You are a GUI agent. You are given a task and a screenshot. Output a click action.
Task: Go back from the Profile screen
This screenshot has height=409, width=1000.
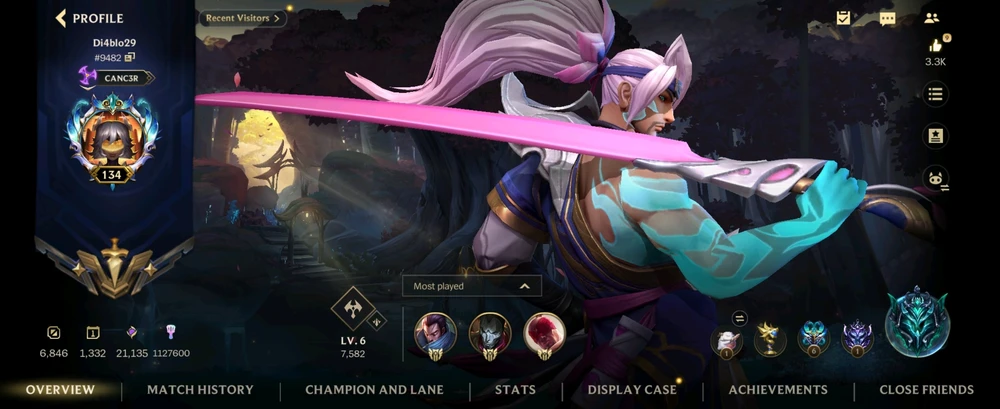61,18
